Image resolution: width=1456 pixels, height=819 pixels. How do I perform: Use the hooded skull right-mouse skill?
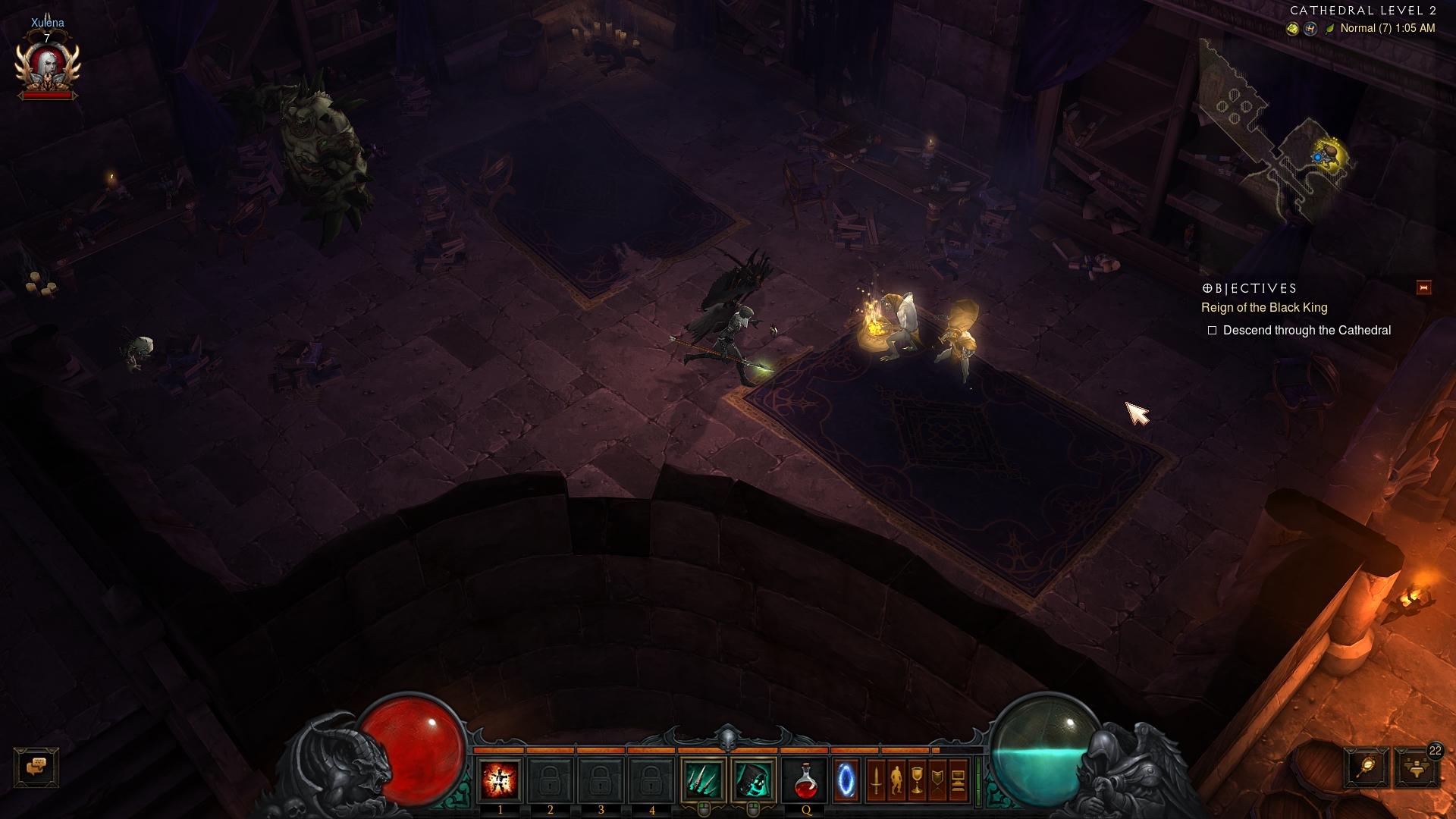point(753,780)
